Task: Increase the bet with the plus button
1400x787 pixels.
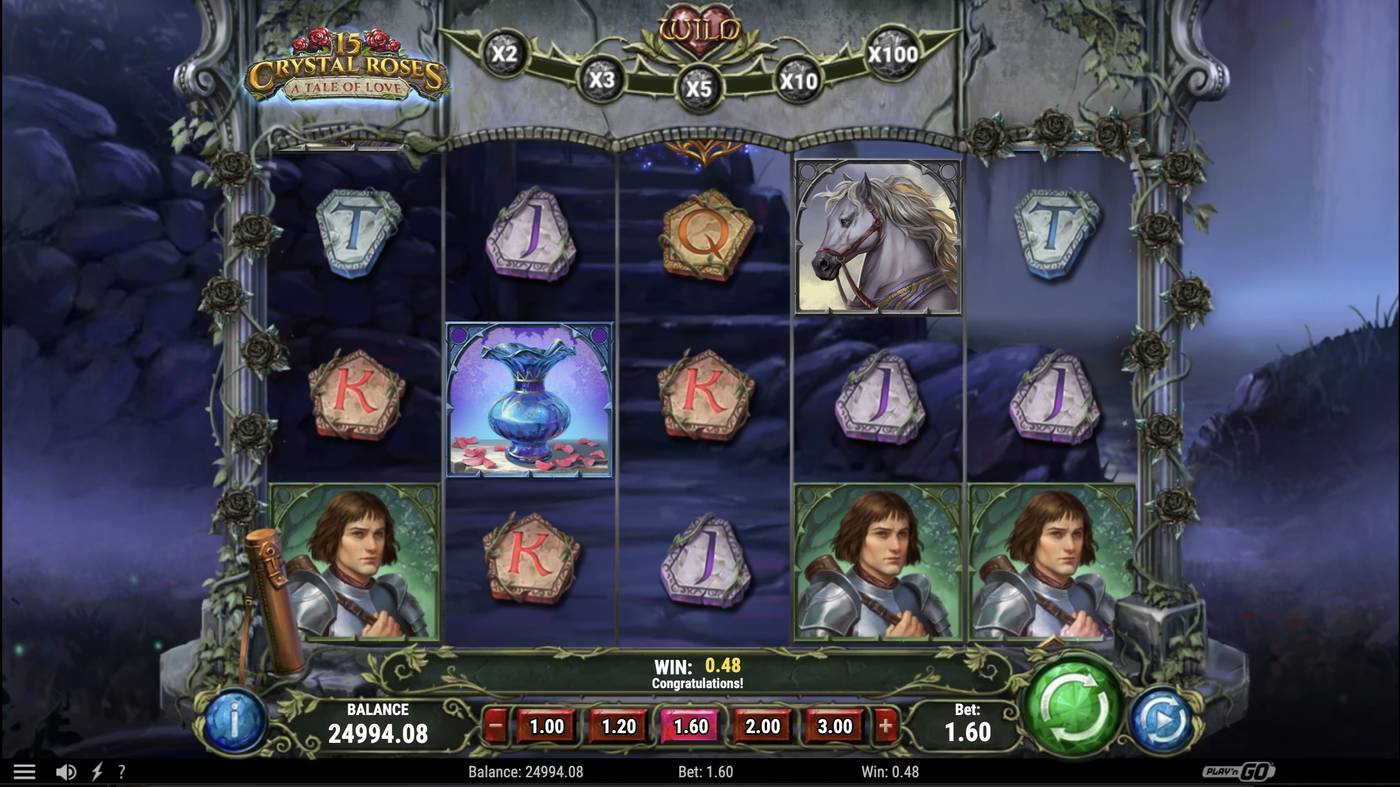Action: [886, 727]
